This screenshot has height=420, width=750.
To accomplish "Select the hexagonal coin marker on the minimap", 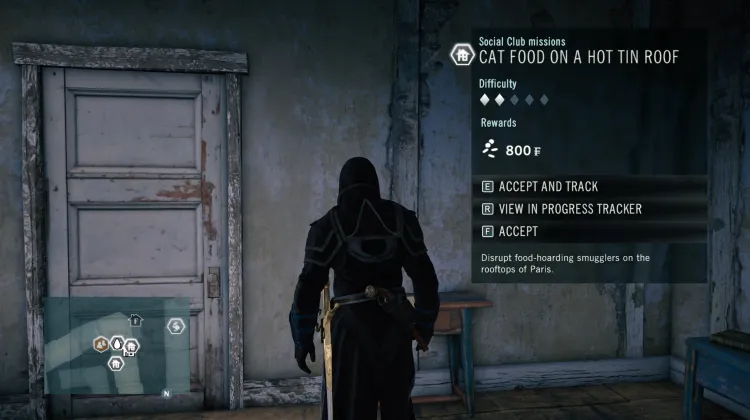I will click(x=175, y=326).
